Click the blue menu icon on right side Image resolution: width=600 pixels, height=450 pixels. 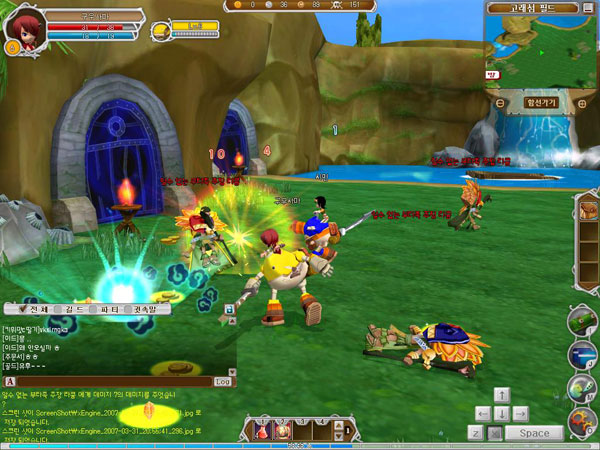[582, 353]
